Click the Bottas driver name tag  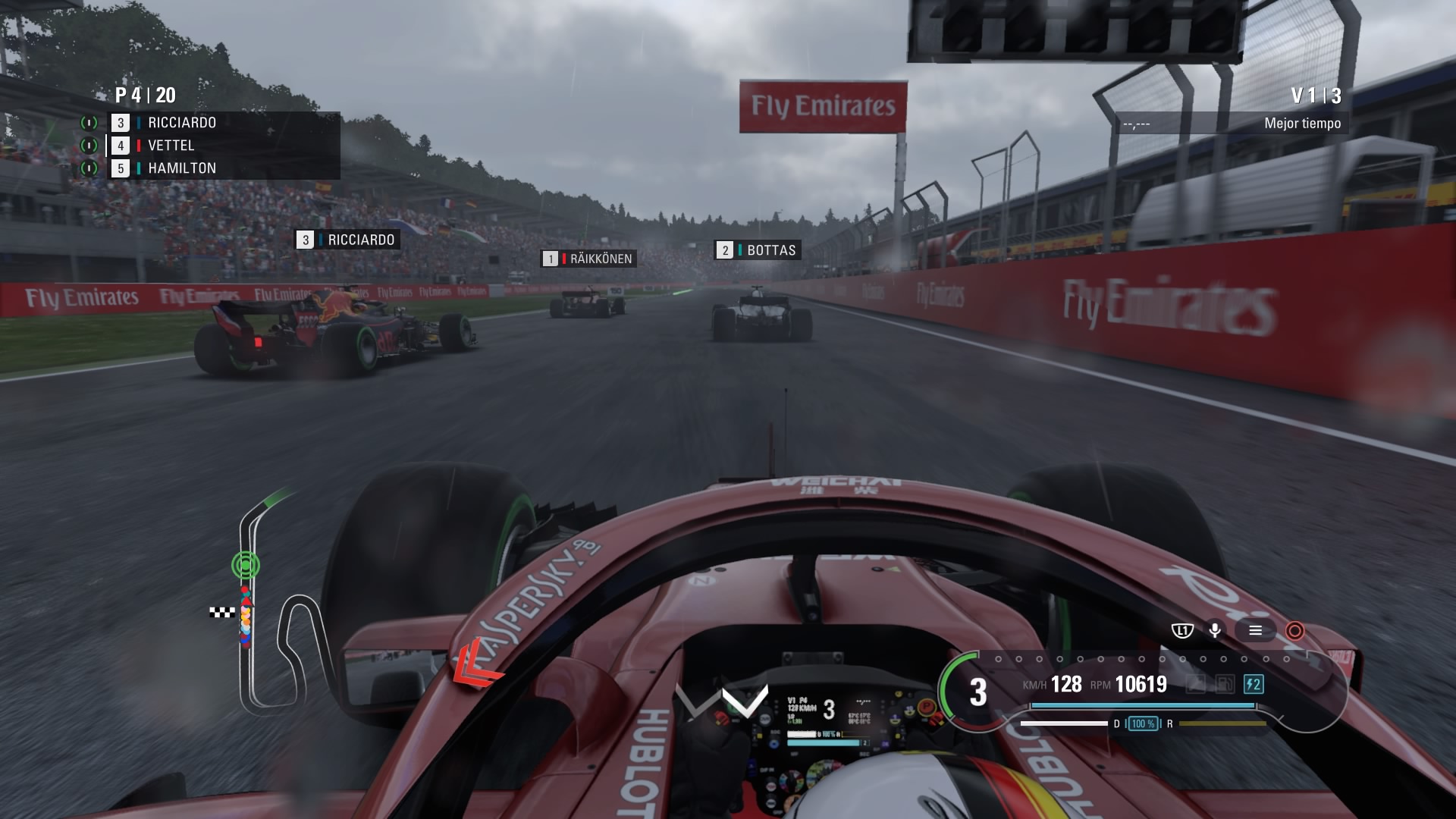tap(758, 250)
